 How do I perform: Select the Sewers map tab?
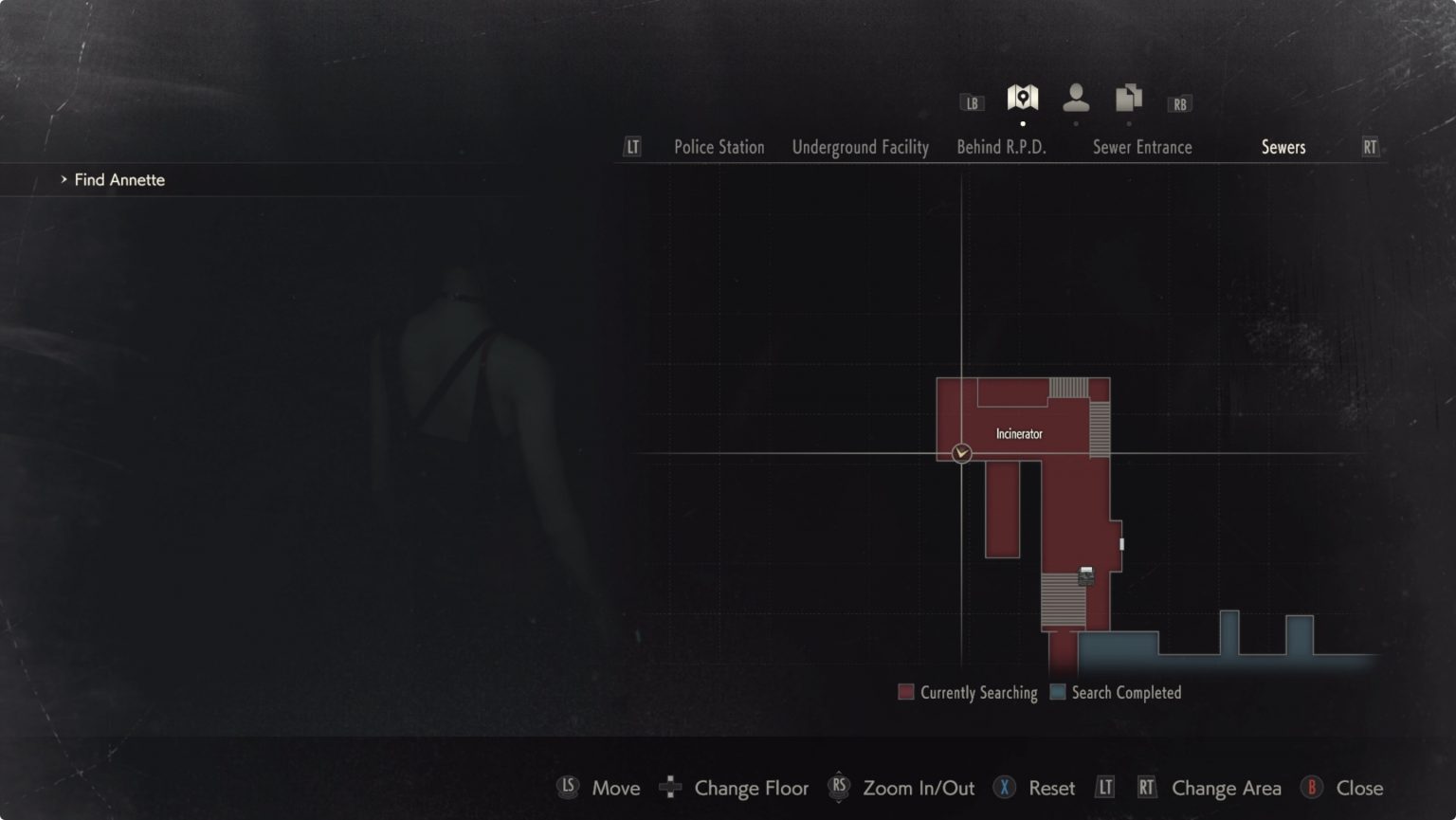click(x=1284, y=147)
